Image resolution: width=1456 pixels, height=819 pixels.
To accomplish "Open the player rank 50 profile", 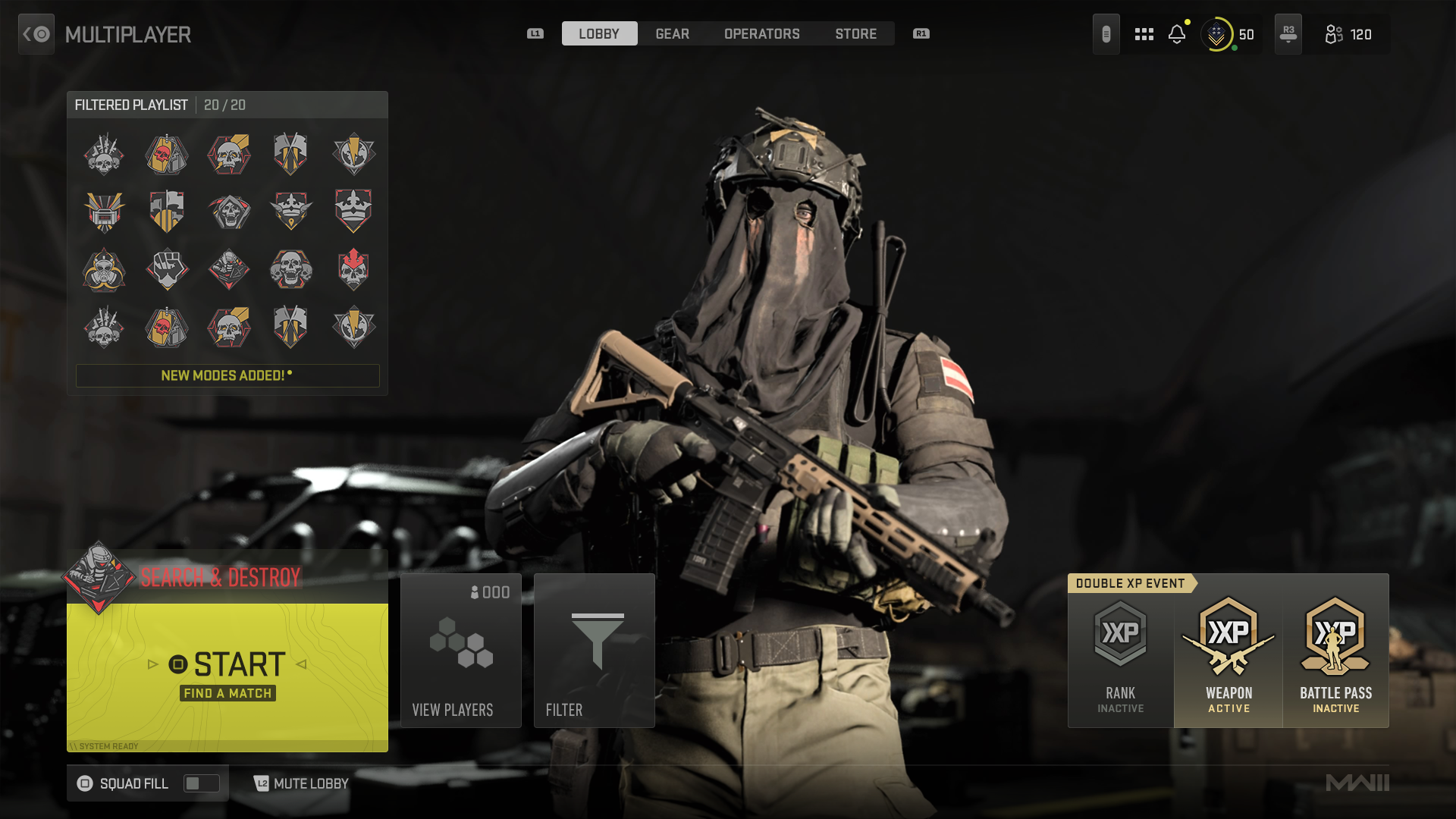I will [x=1229, y=34].
